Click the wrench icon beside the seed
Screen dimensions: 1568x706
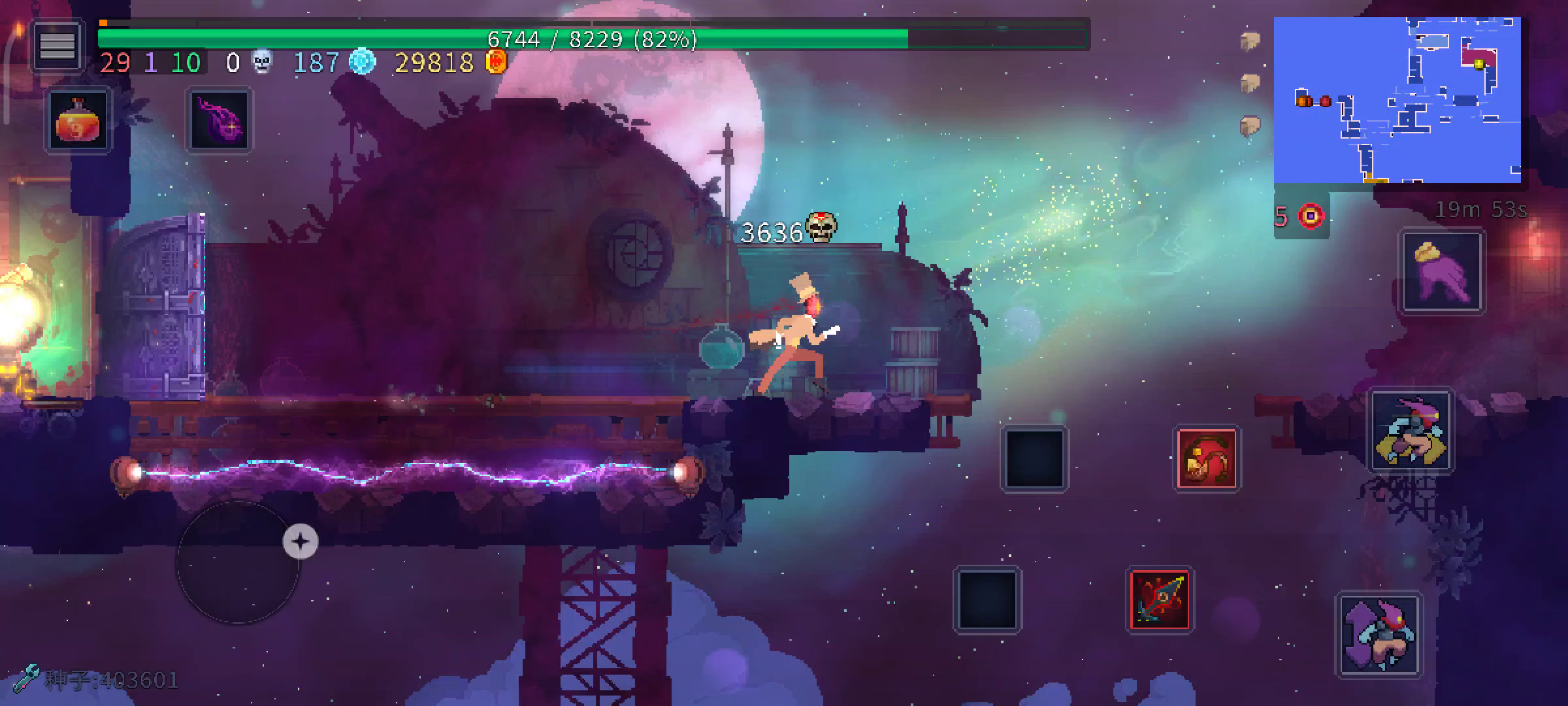26,679
